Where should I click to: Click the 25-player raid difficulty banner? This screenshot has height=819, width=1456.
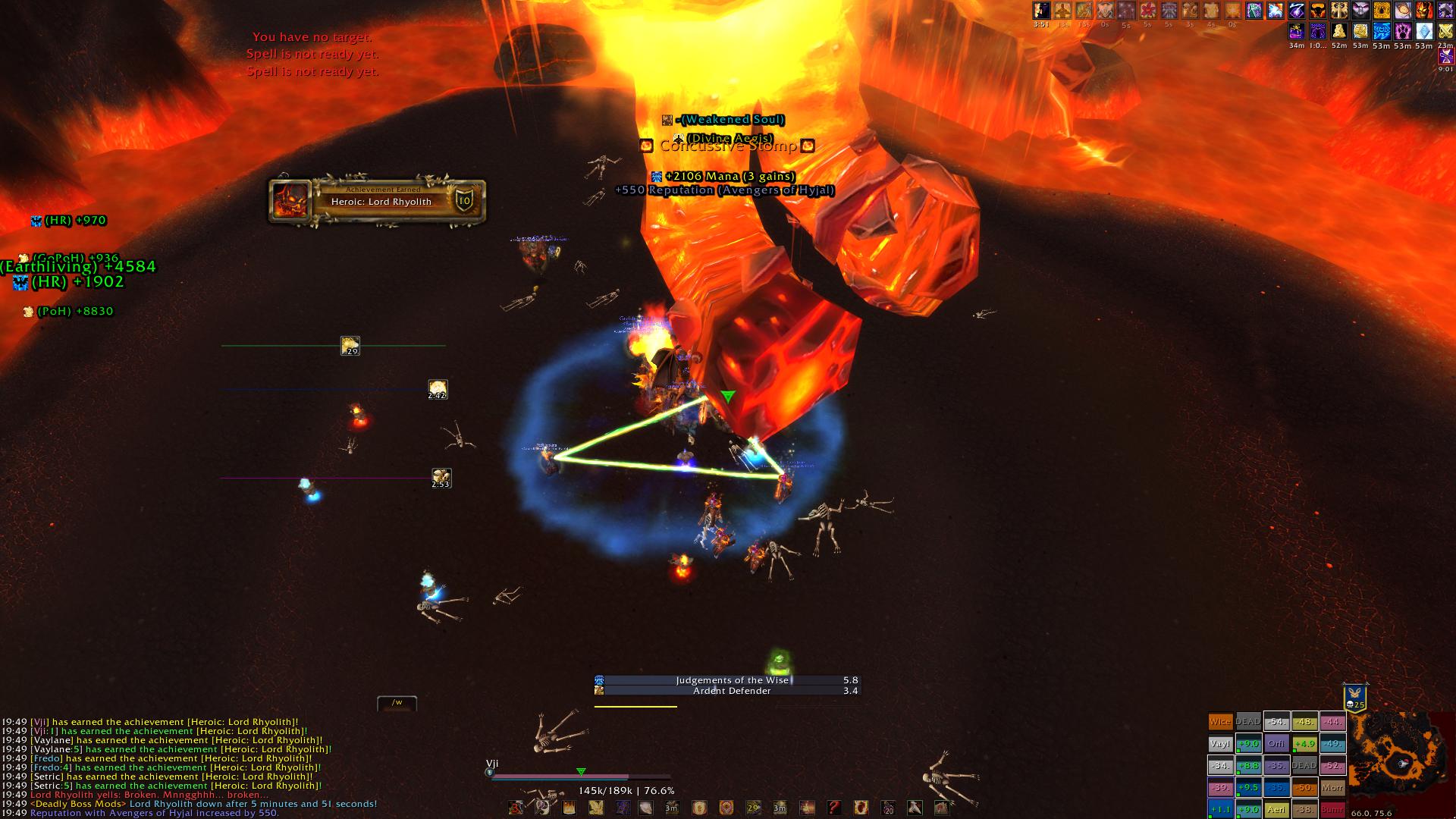tap(1354, 696)
